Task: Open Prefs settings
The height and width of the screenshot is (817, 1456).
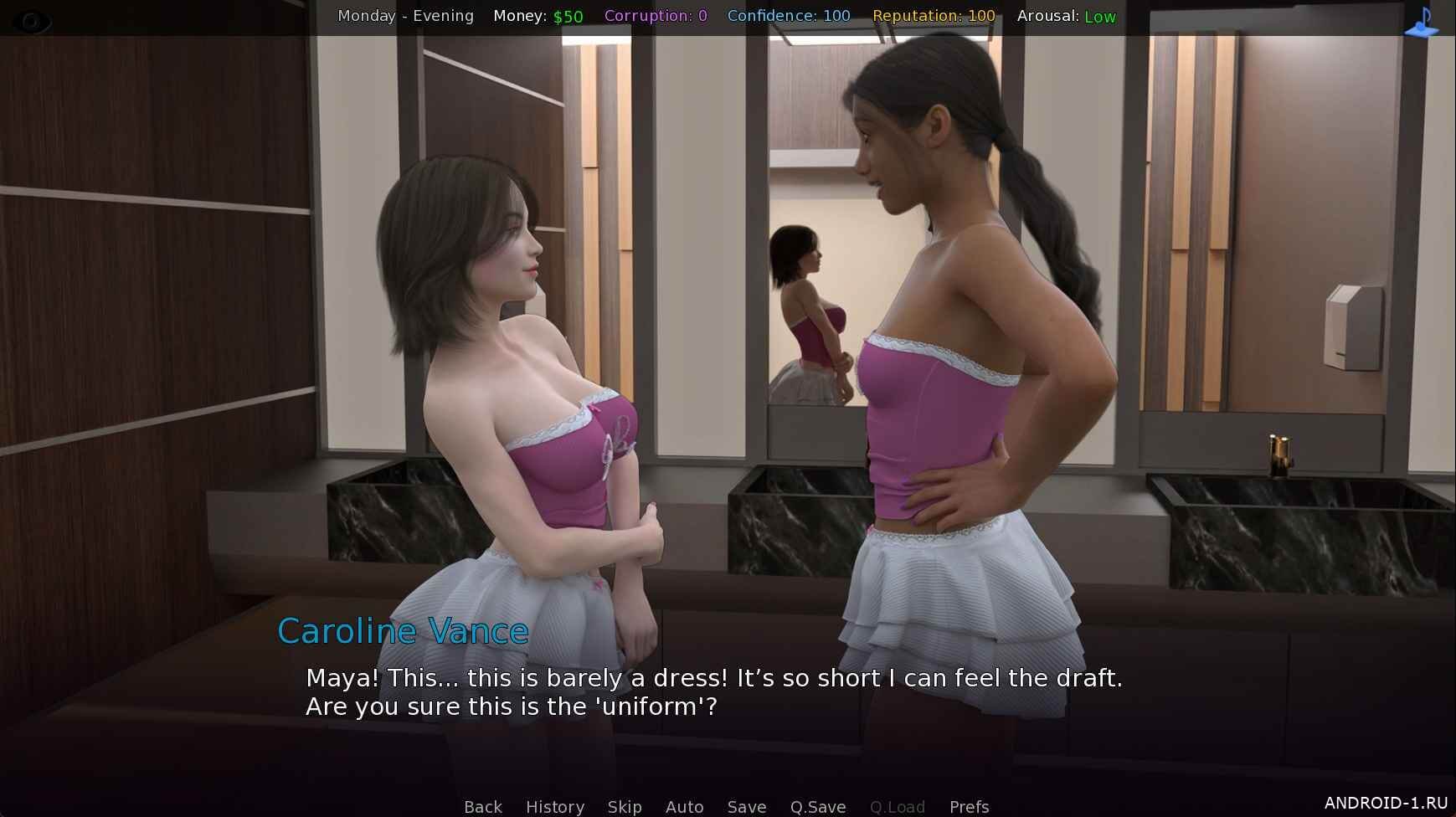Action: click(x=969, y=806)
